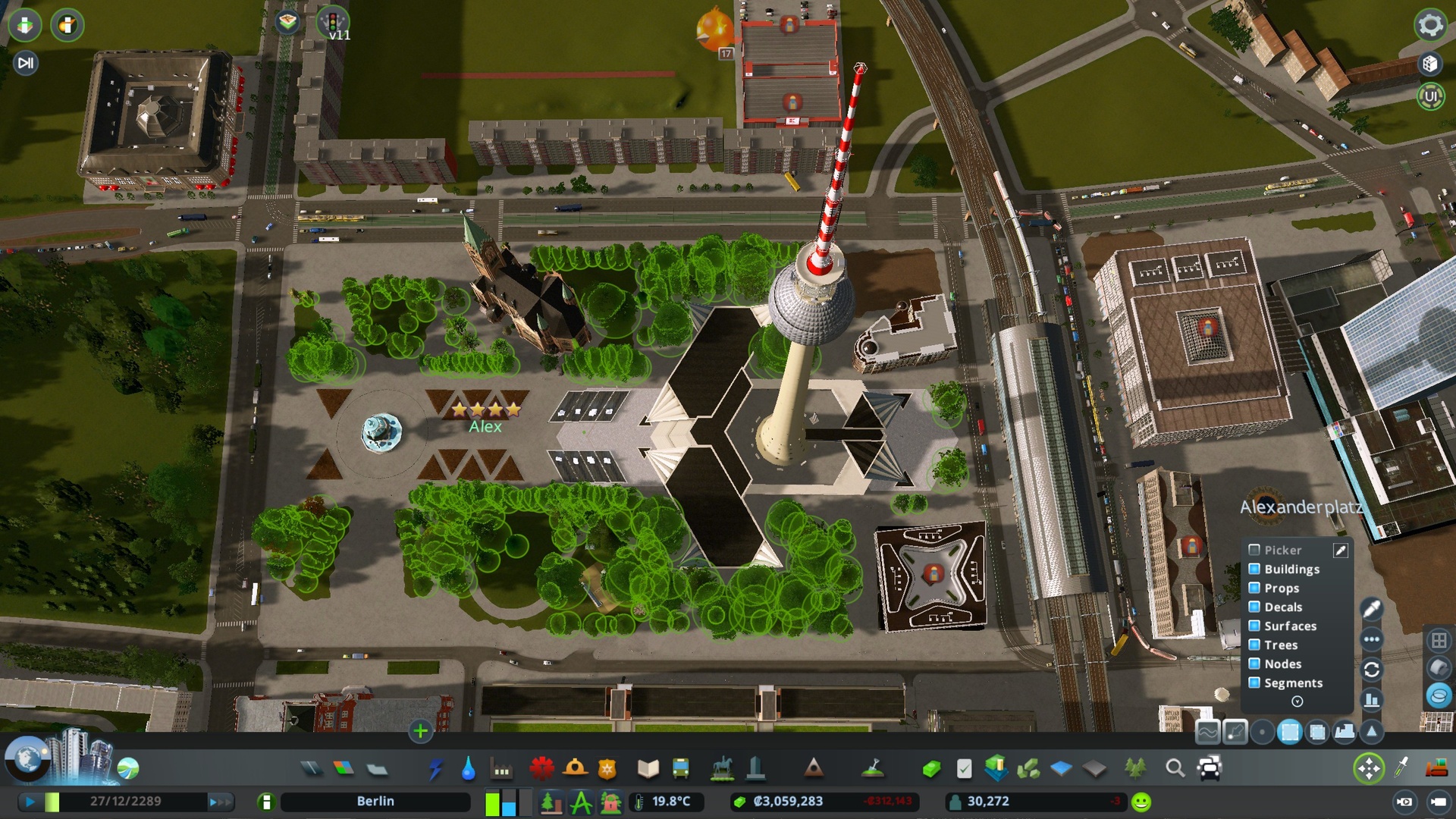Open the Police service menu

607,767
